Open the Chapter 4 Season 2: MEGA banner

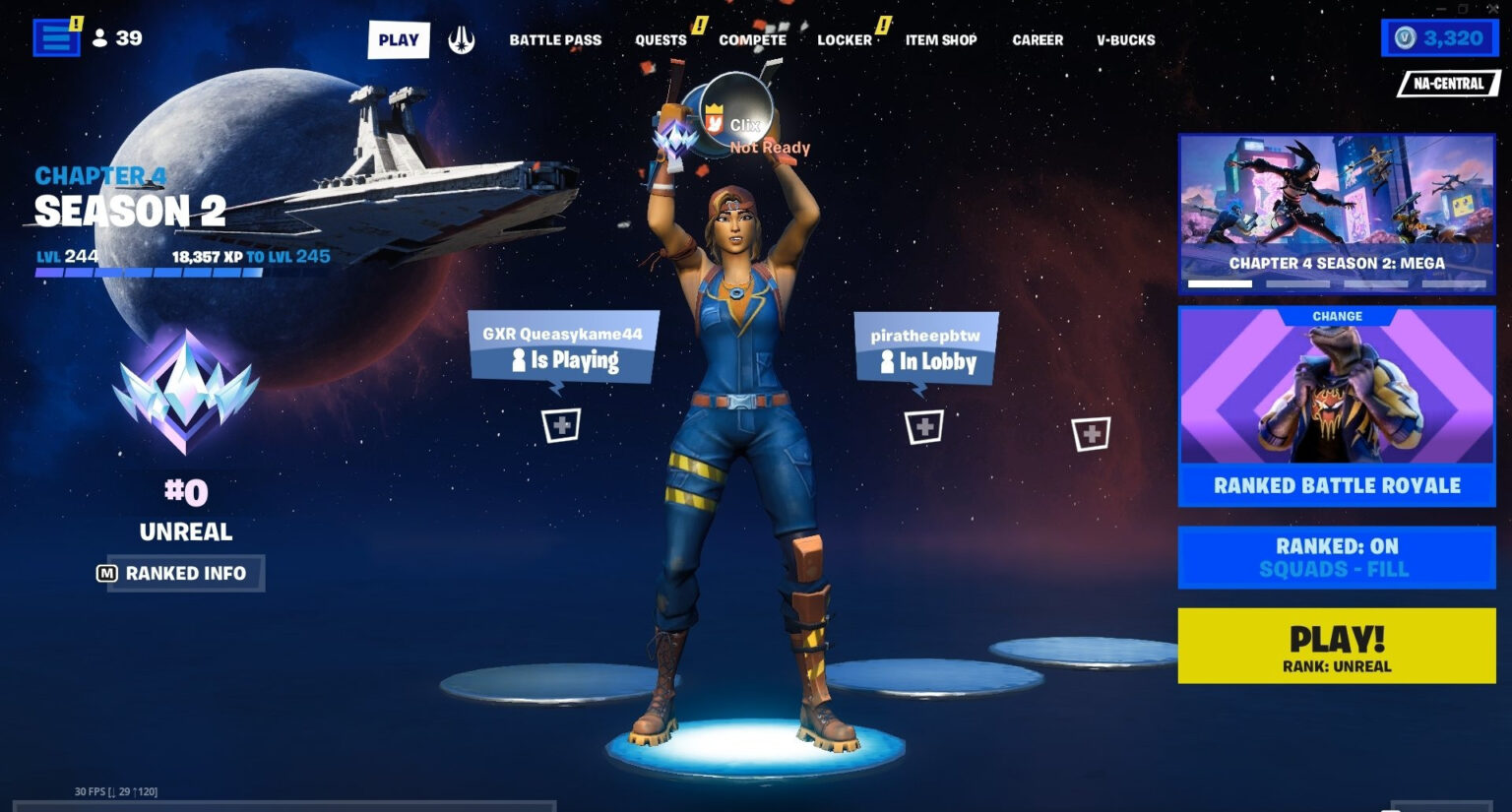(x=1336, y=212)
